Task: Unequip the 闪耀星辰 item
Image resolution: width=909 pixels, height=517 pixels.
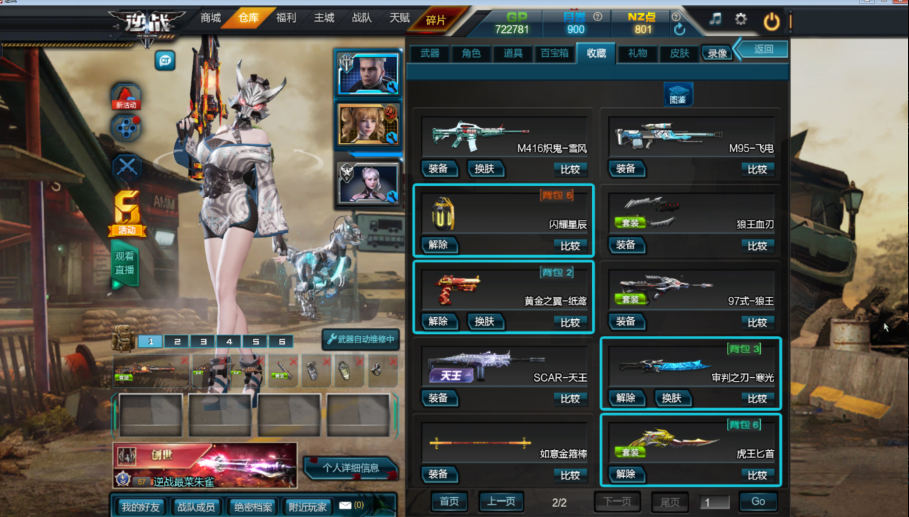Action: [x=438, y=245]
